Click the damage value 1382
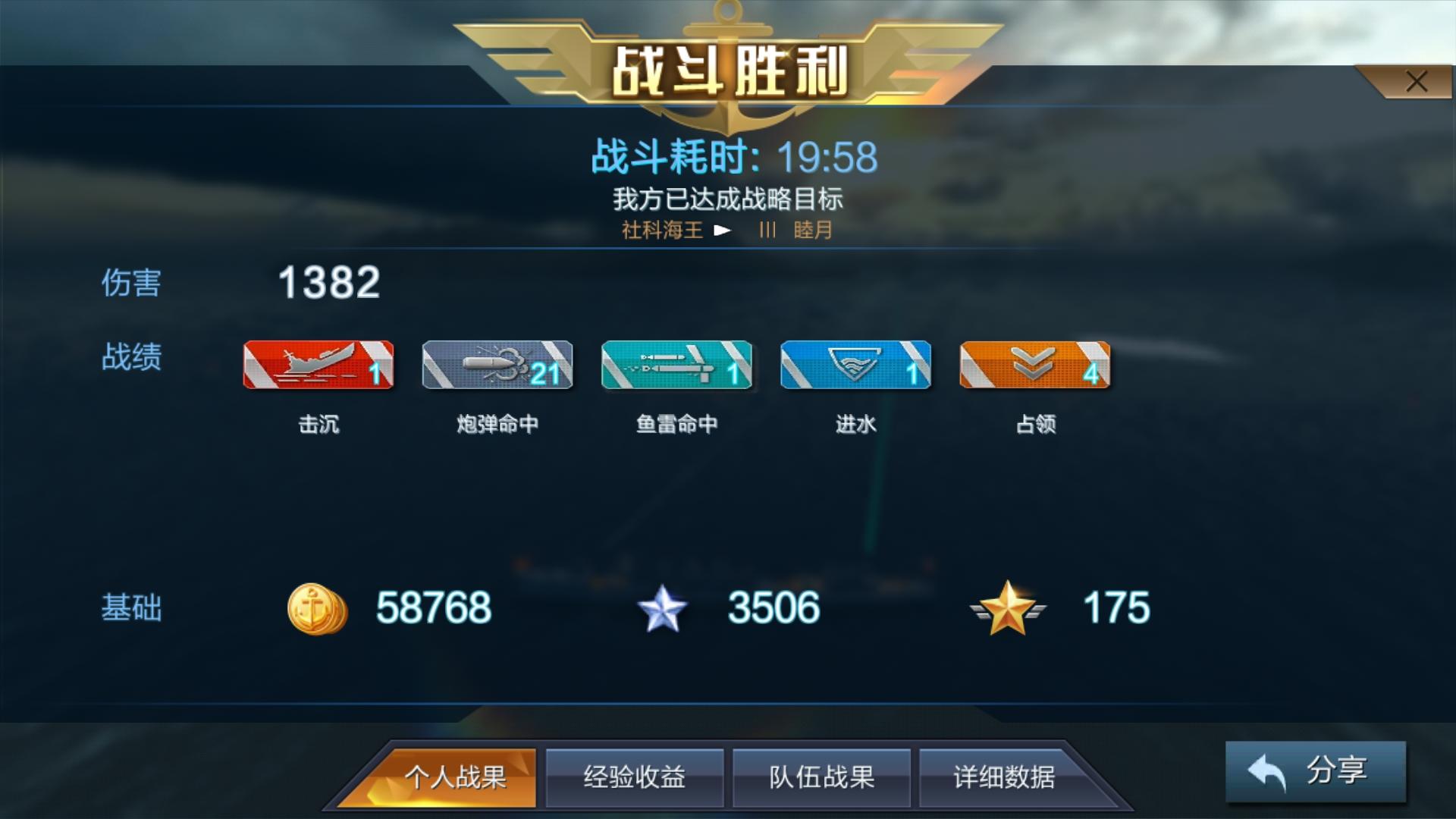The height and width of the screenshot is (819, 1456). 328,284
